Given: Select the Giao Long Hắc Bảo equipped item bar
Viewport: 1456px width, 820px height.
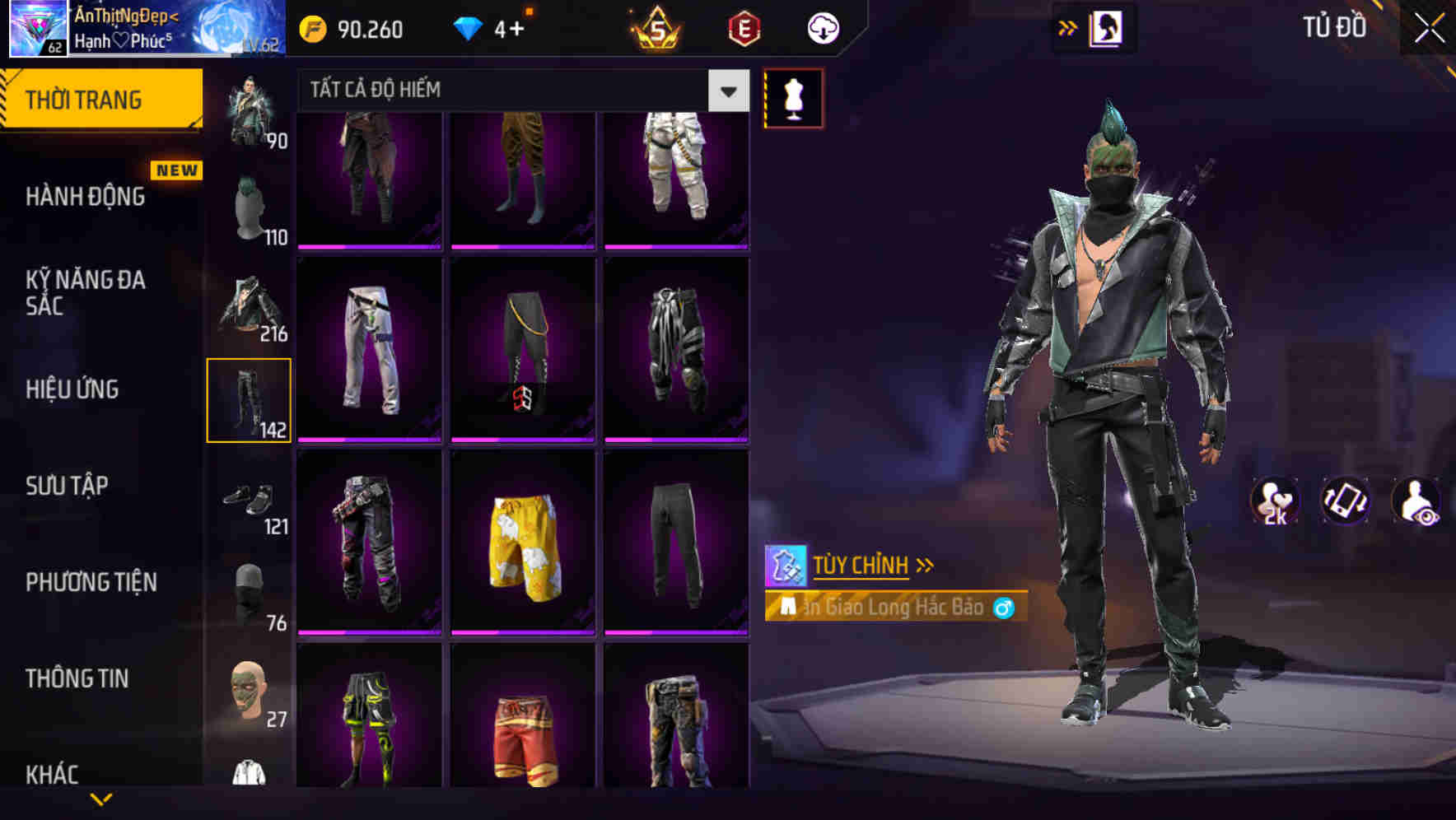Looking at the screenshot, I should coord(894,608).
